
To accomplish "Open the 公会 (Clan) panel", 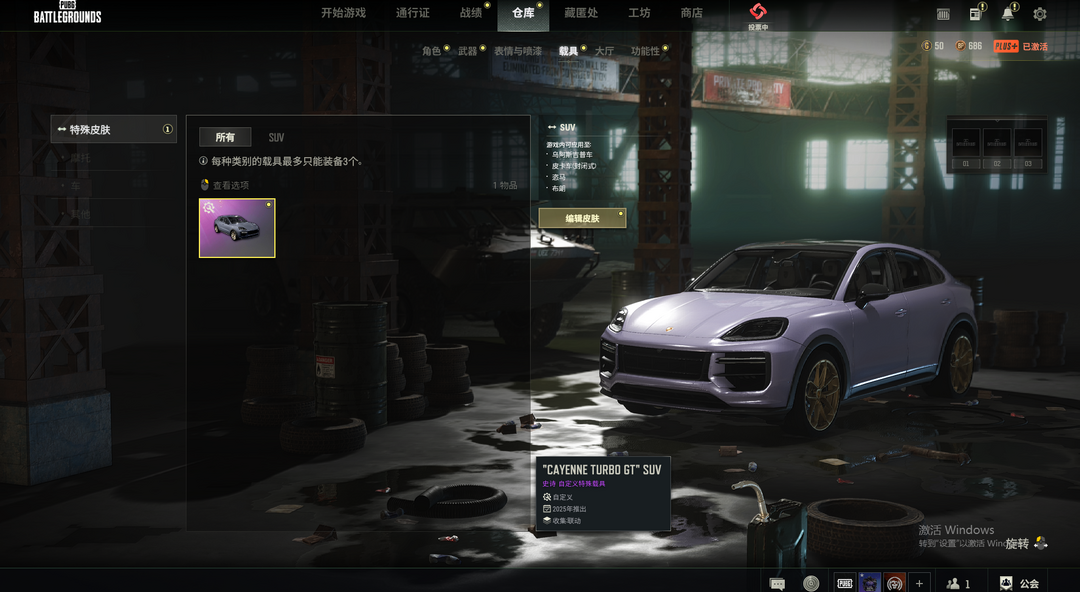I will (1019, 583).
